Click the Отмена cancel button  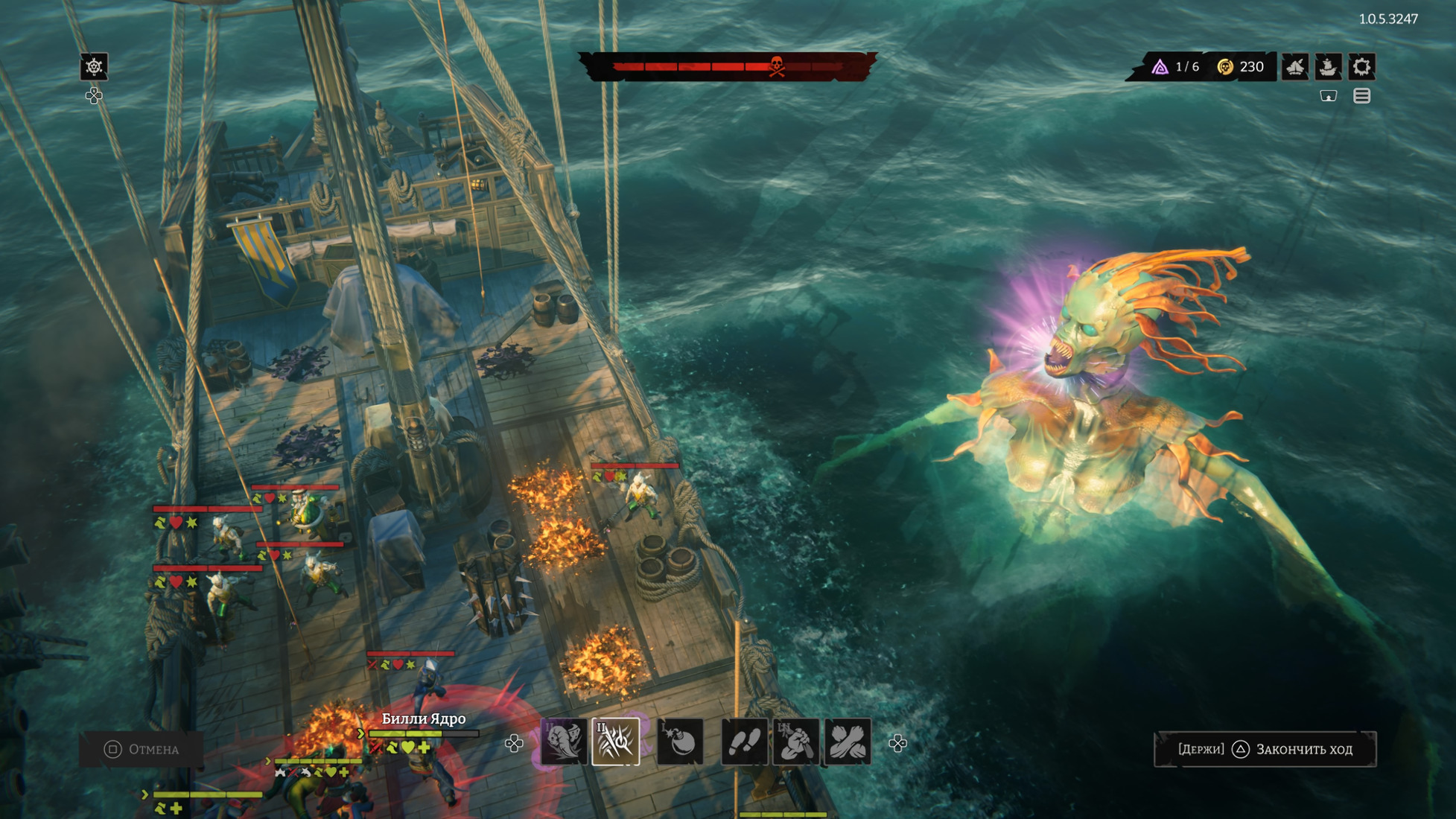point(142,749)
